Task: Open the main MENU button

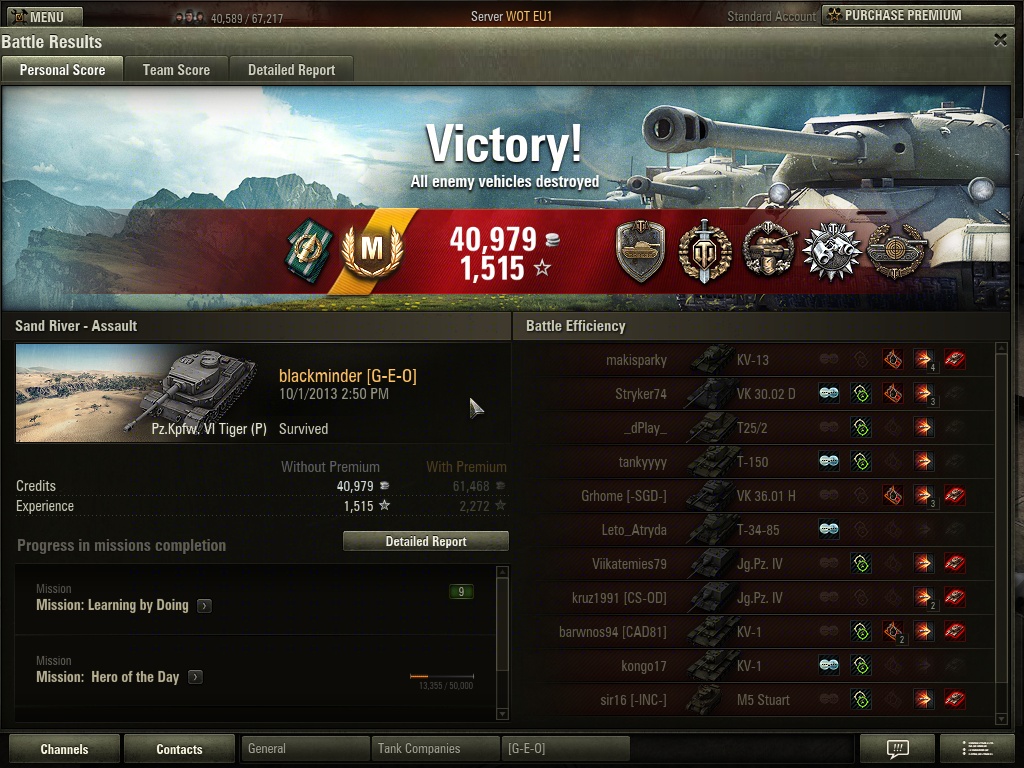Action: (41, 16)
